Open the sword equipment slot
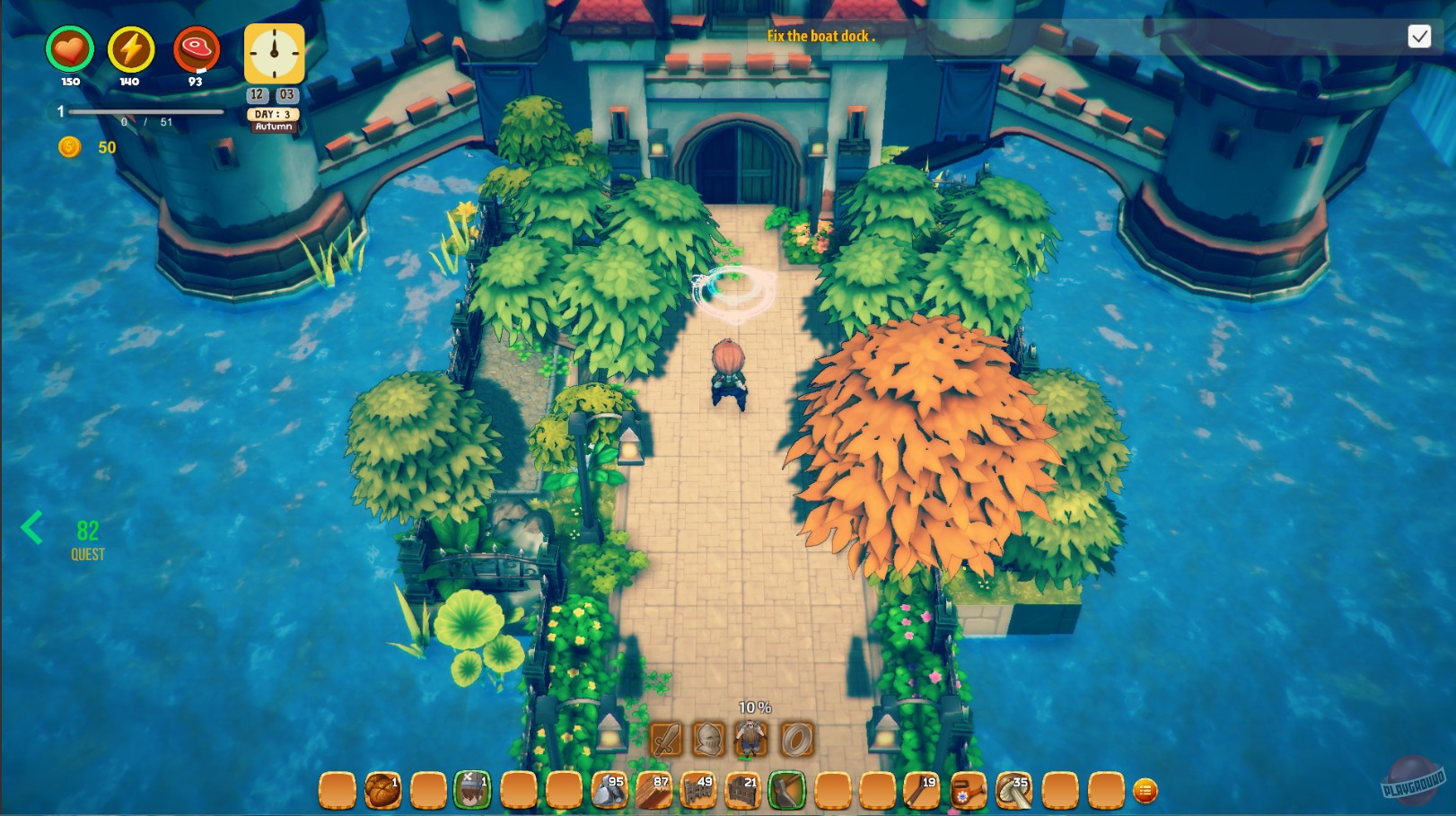1456x816 pixels. pyautogui.click(x=665, y=741)
